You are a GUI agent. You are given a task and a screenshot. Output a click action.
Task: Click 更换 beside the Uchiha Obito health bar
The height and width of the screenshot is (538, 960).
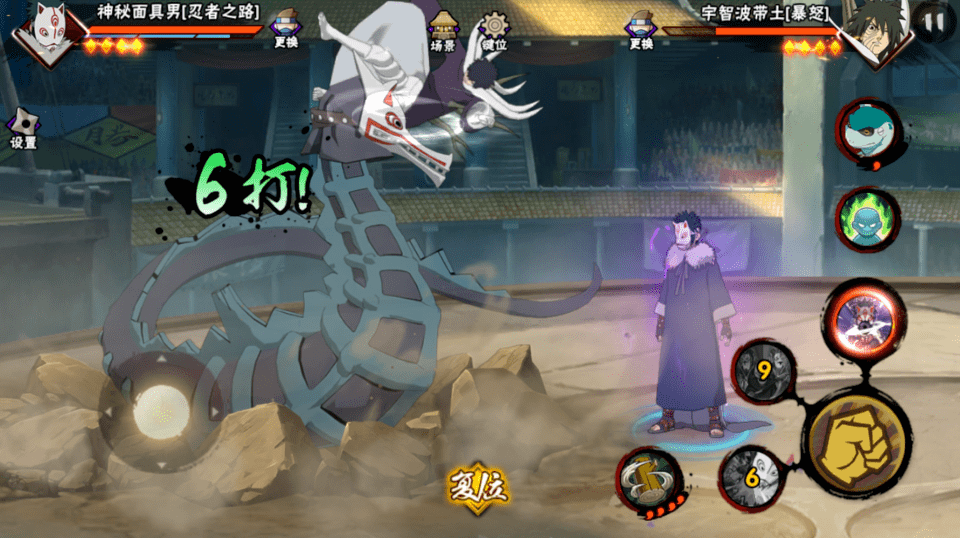coord(641,30)
